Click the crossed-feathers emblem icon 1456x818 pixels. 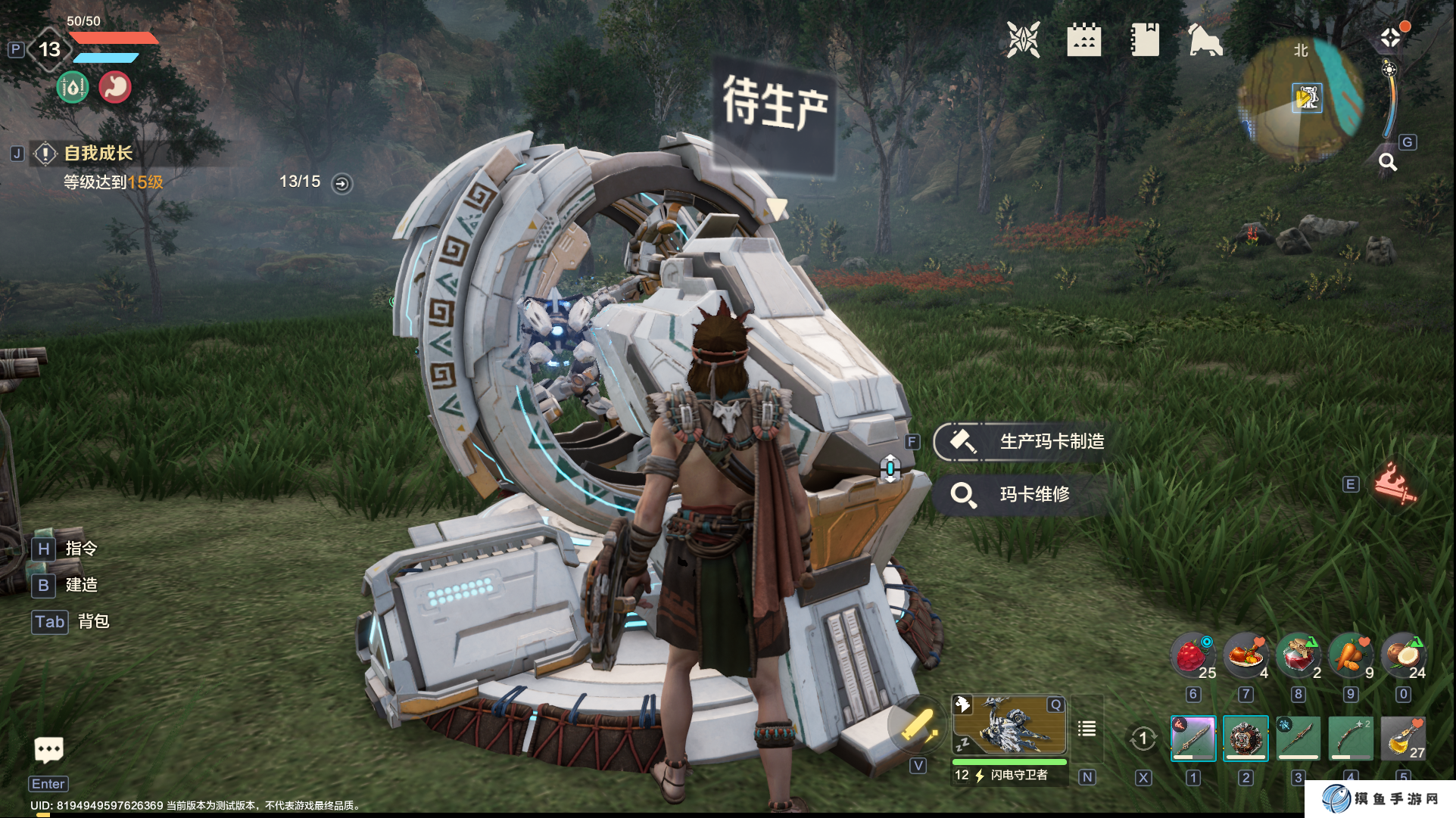1023,40
